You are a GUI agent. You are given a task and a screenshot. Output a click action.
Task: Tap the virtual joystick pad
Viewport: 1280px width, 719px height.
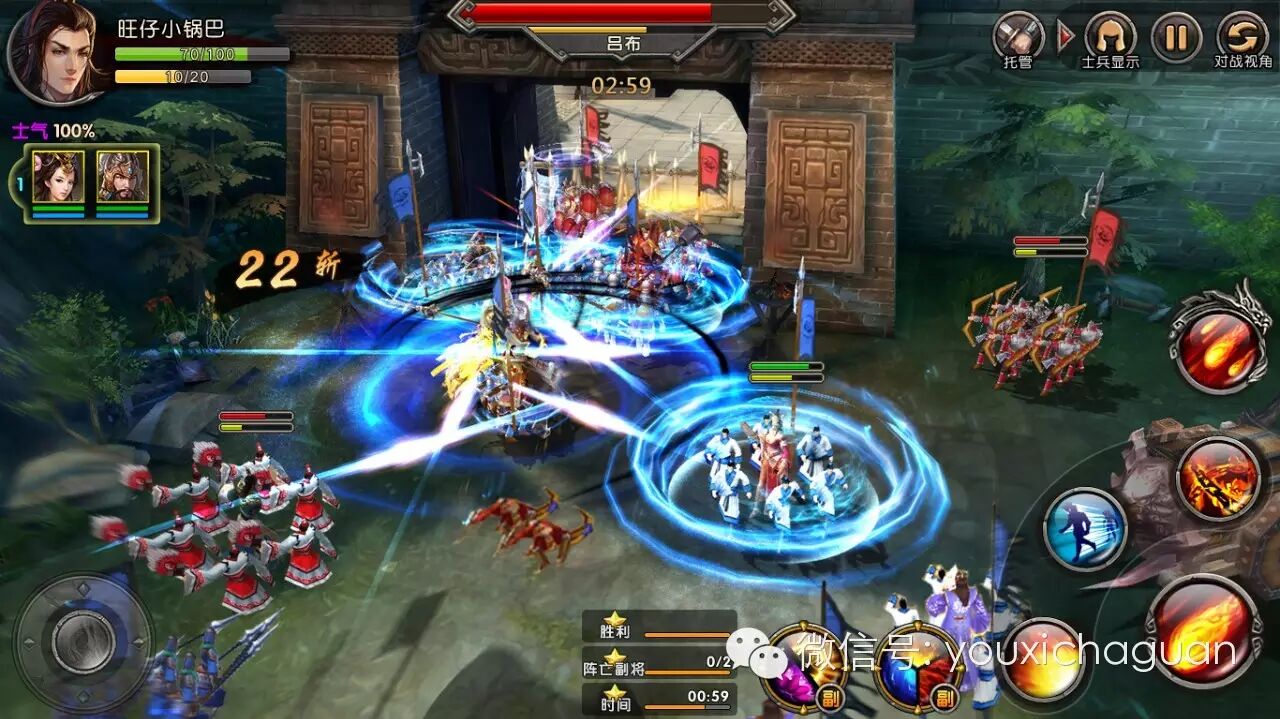84,640
